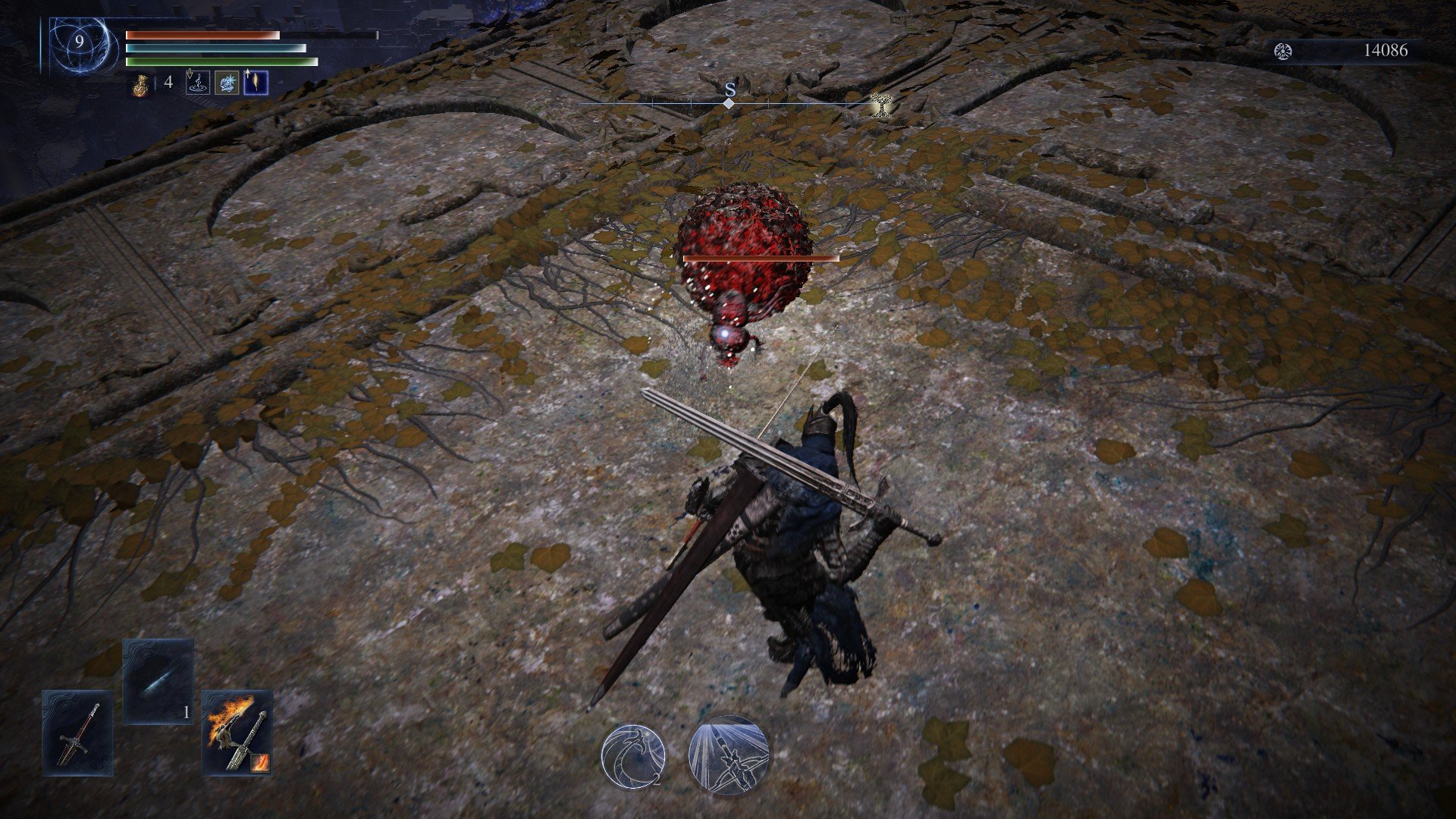Screen dimensions: 1456x819
Task: Inspect the frost burst status icon
Action: pos(227,82)
